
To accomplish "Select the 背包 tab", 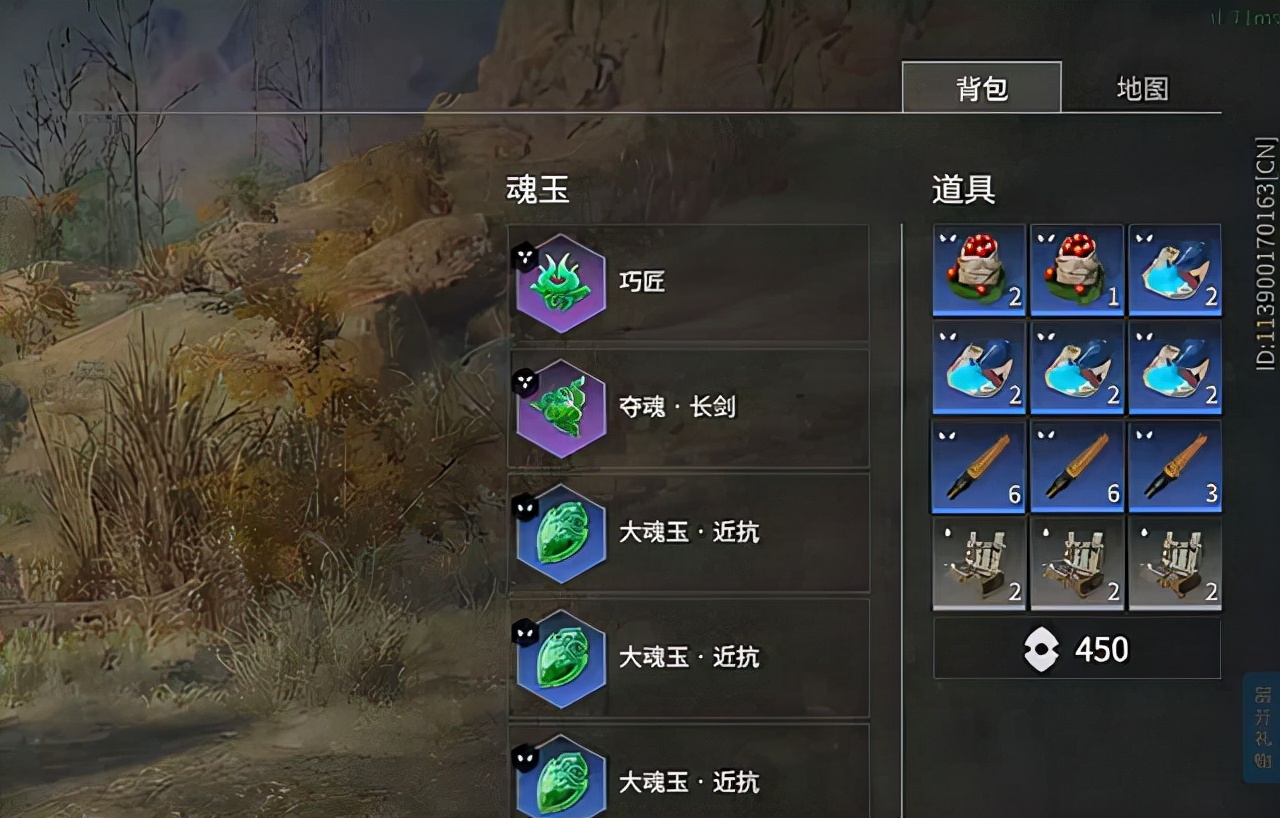I will [x=982, y=88].
